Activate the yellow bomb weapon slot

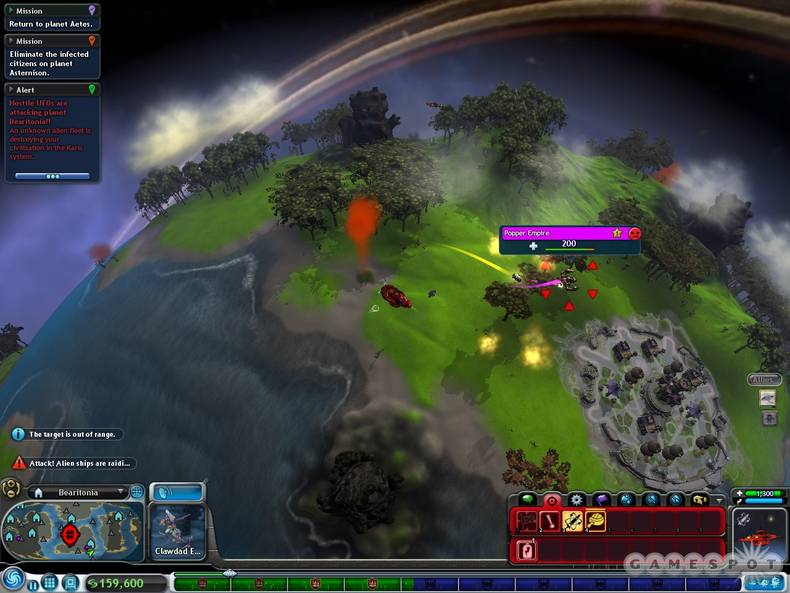(x=596, y=520)
